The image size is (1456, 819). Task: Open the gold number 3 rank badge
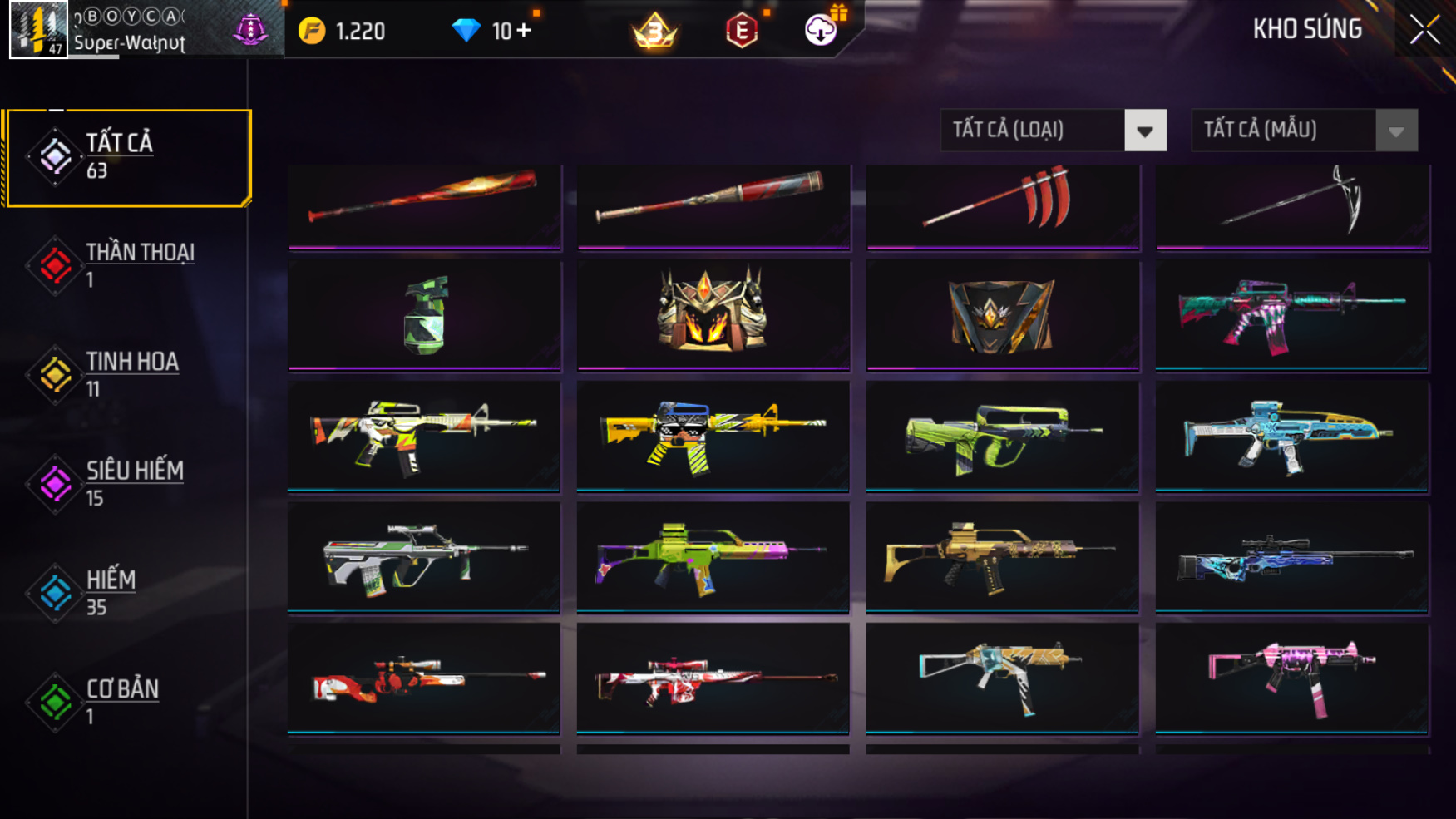click(655, 32)
